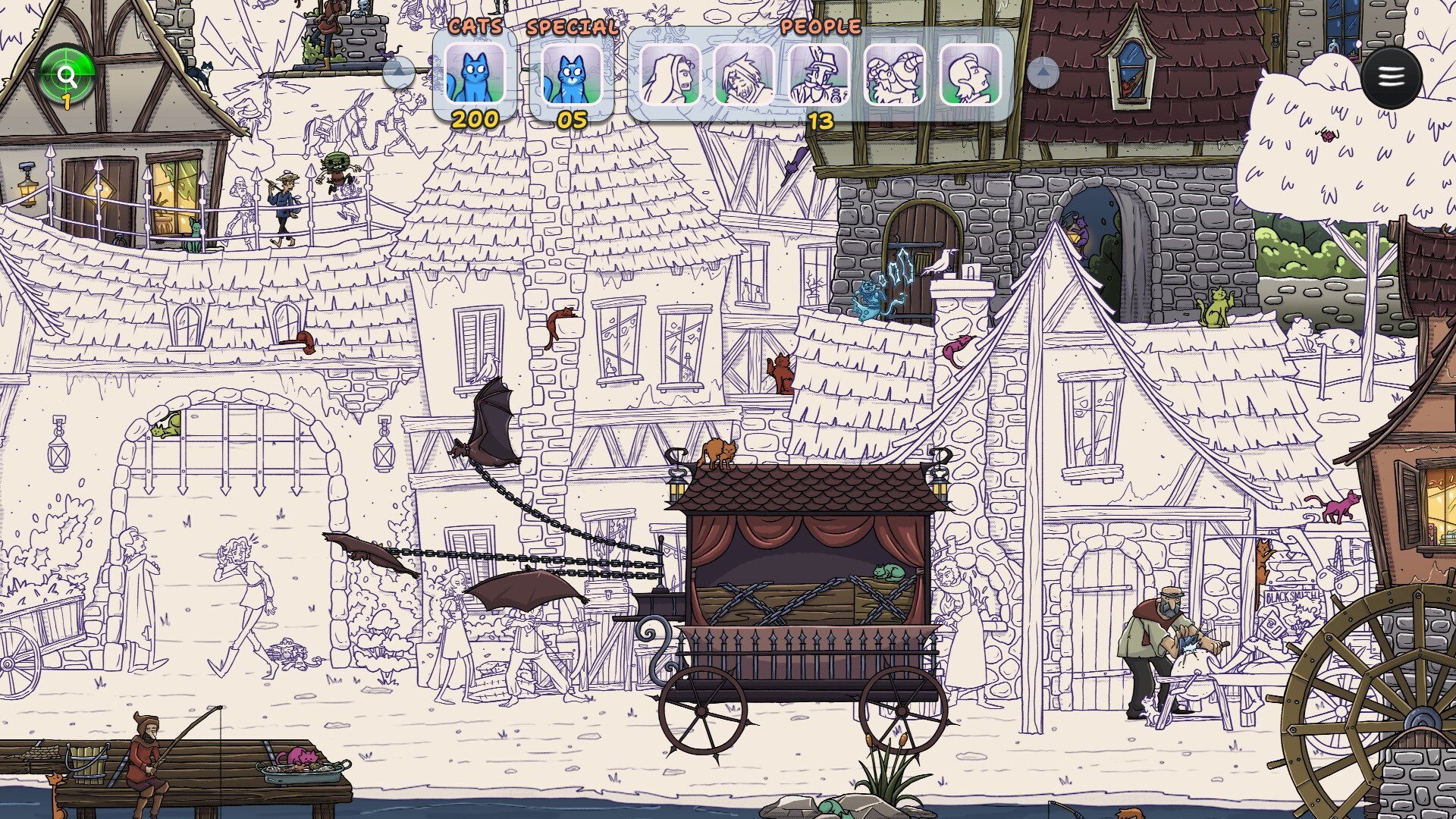
Task: Select the Special cat icon
Action: click(572, 74)
